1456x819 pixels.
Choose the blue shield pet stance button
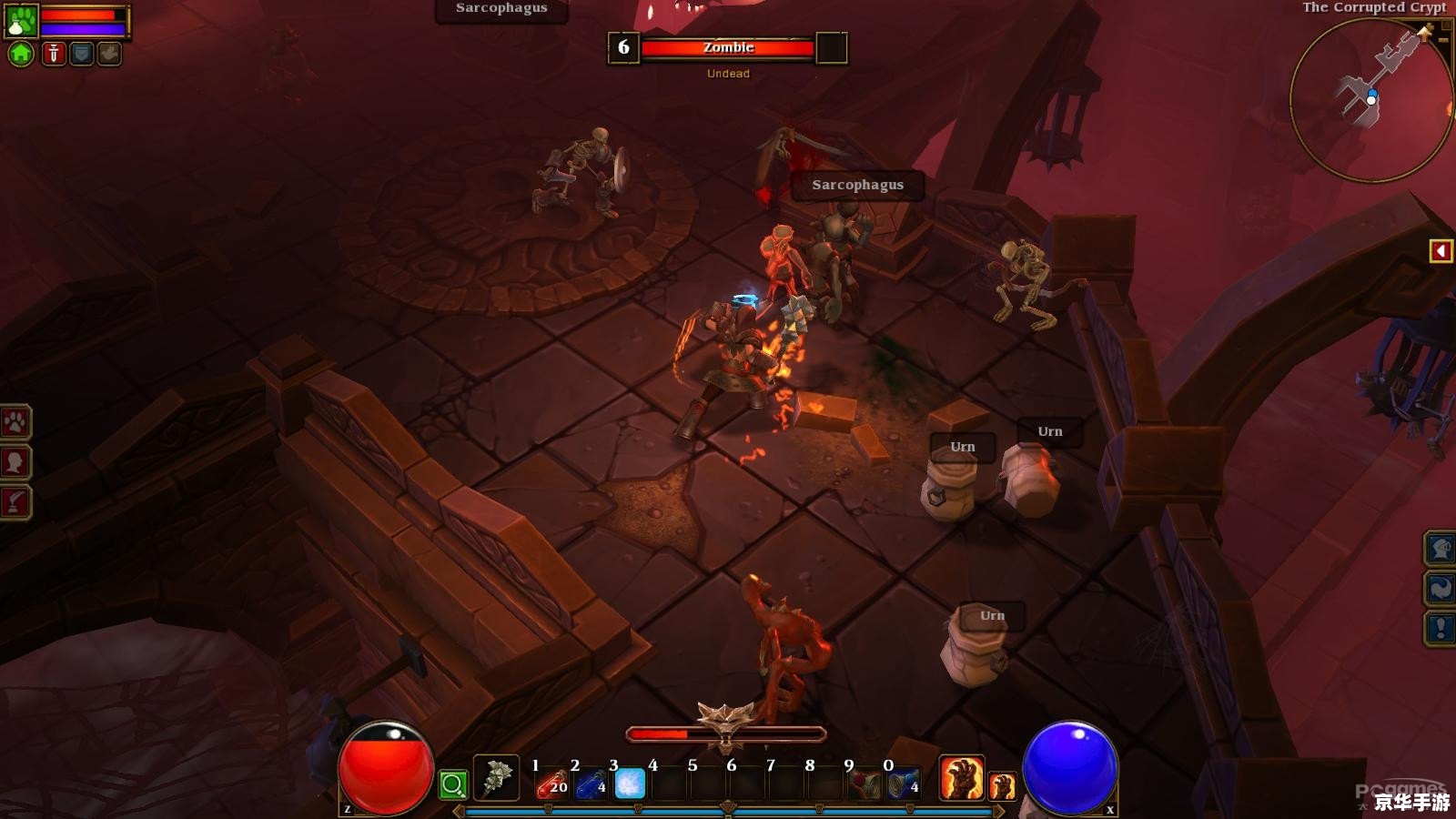(82, 54)
